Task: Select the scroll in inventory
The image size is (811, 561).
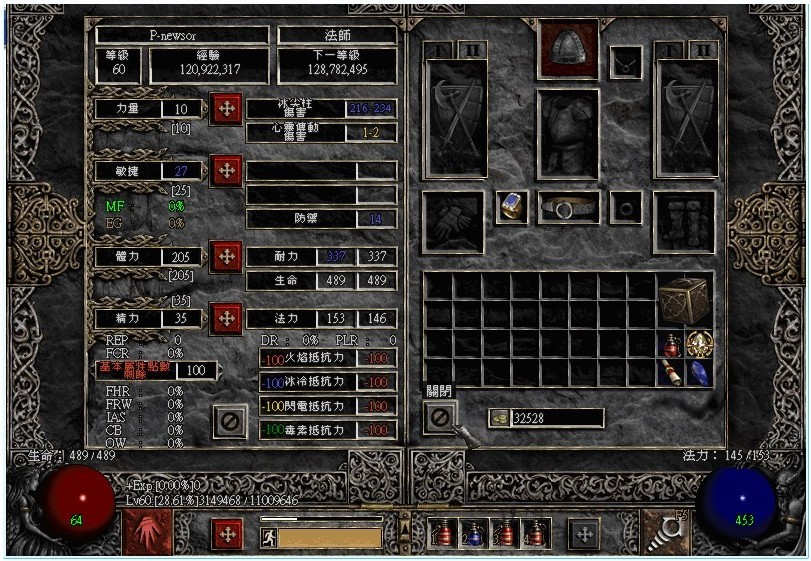Action: click(672, 373)
